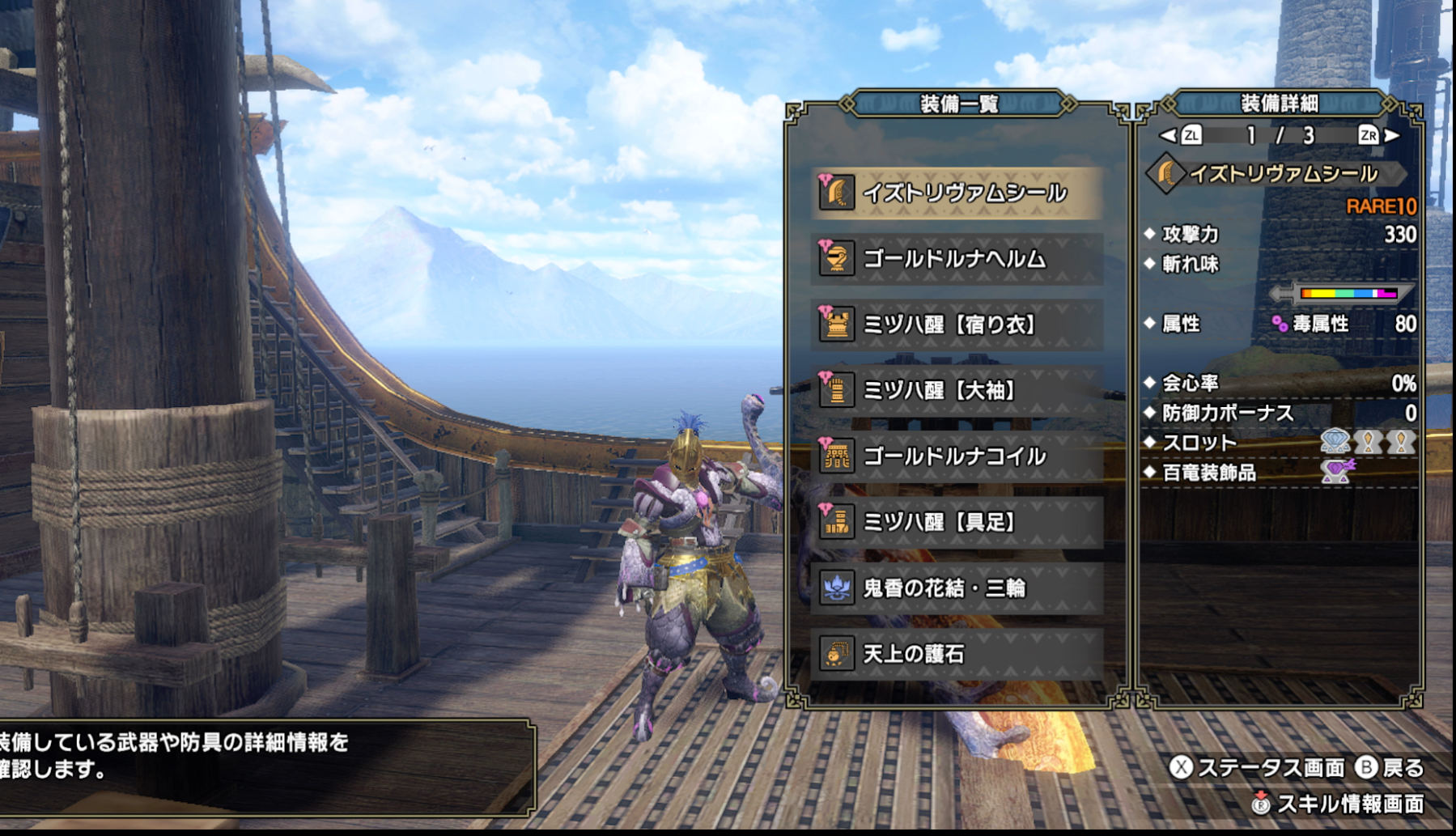Open the 天上の護石 talisman entry
The image size is (1456, 836).
(x=957, y=653)
